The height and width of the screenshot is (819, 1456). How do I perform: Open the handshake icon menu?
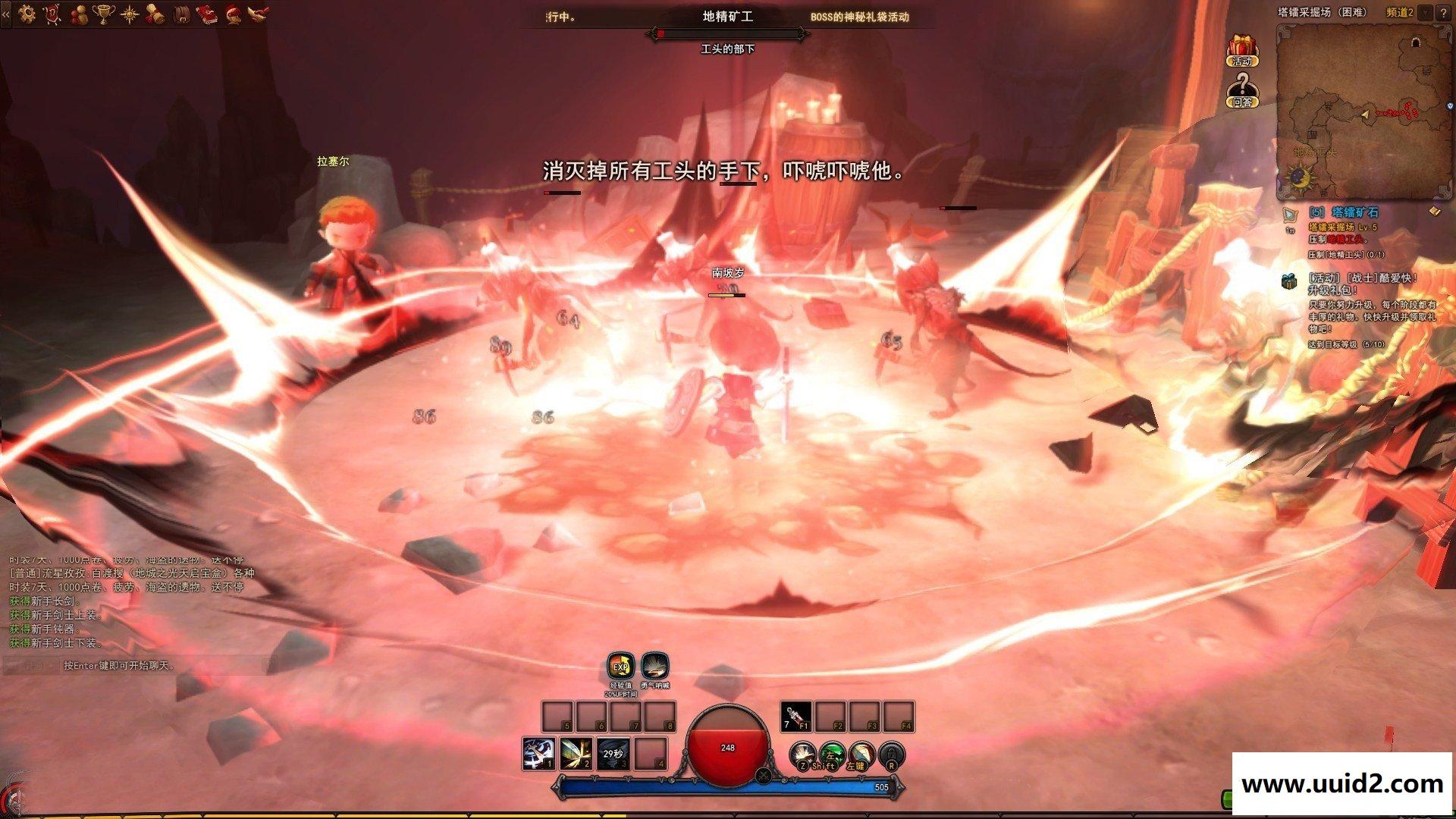(x=257, y=14)
